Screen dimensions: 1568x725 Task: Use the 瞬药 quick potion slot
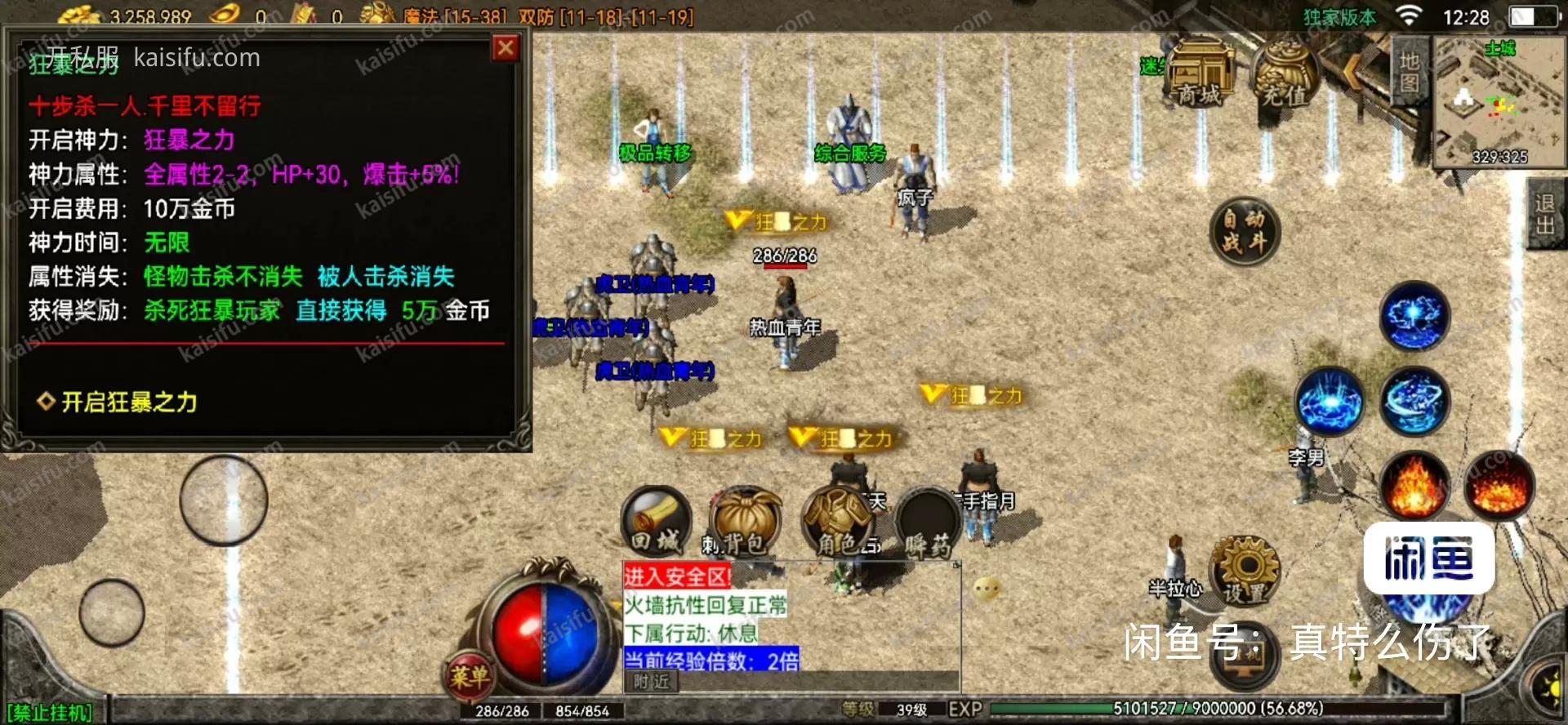pos(928,523)
